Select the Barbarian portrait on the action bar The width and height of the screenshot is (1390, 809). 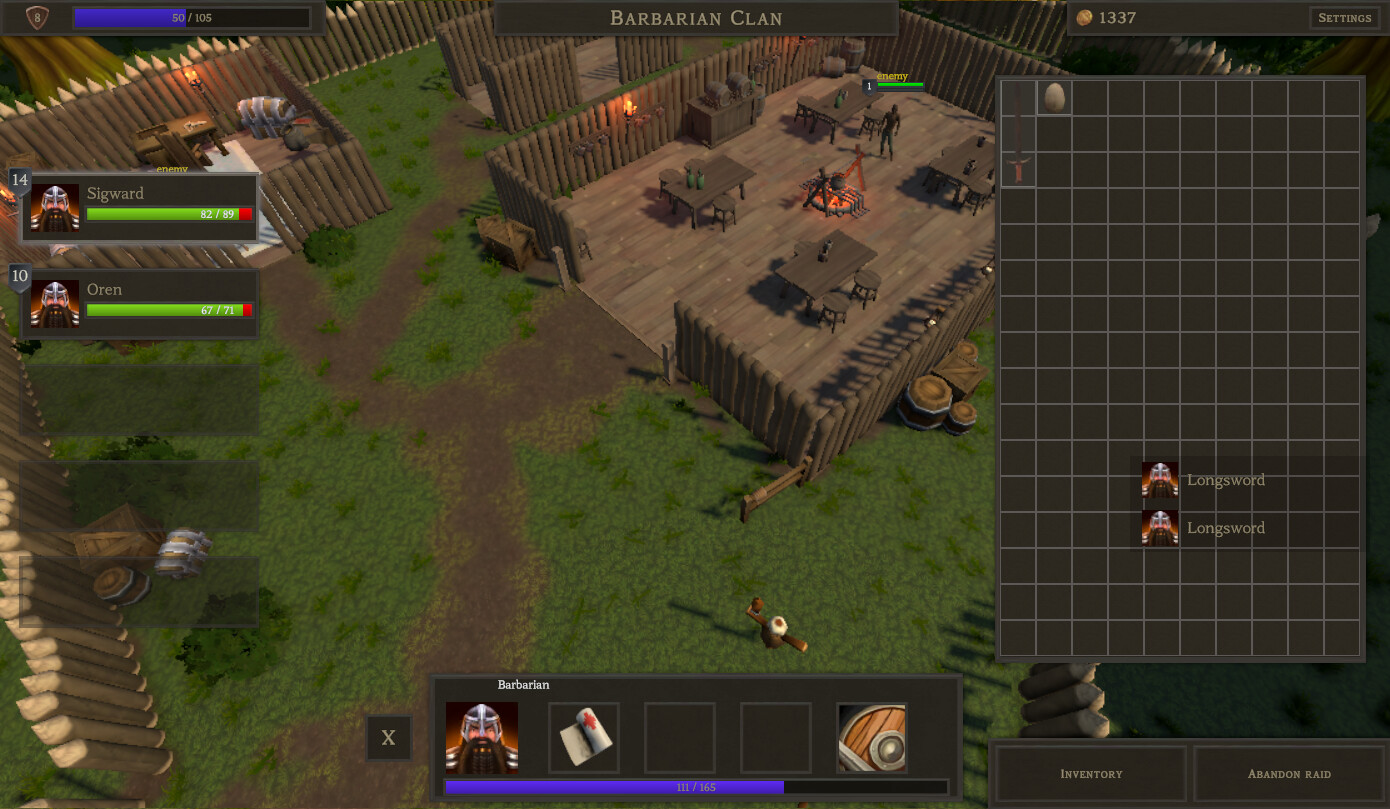[x=481, y=736]
